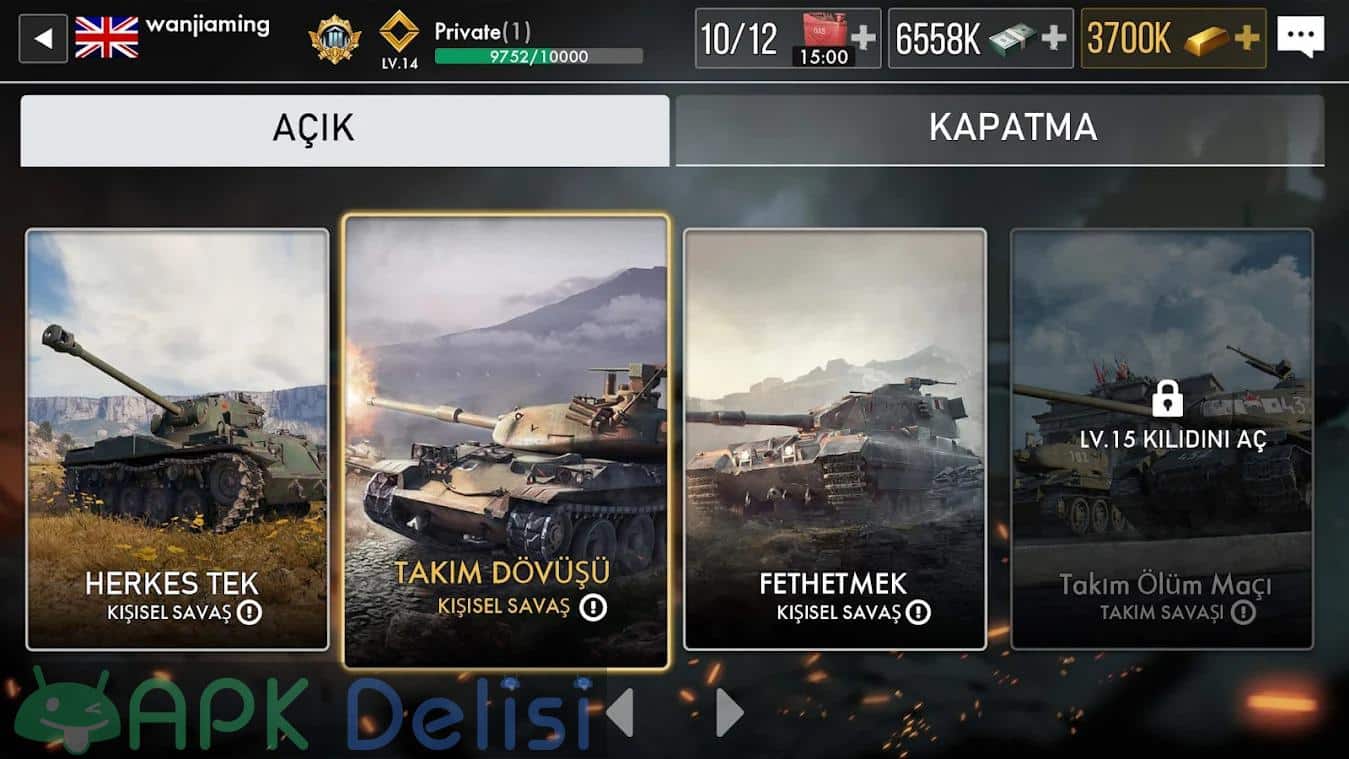Show info for HERKES TEK mode

pos(249,612)
